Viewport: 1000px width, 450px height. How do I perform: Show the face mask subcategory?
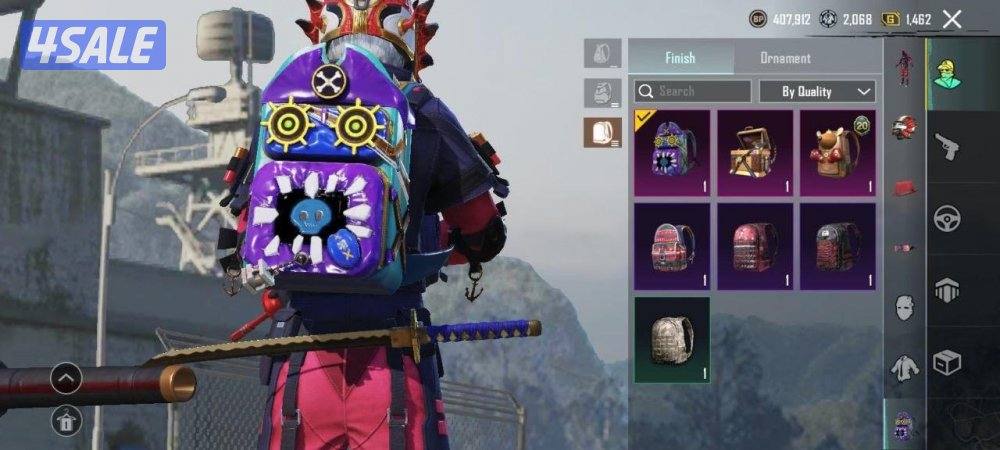905,306
